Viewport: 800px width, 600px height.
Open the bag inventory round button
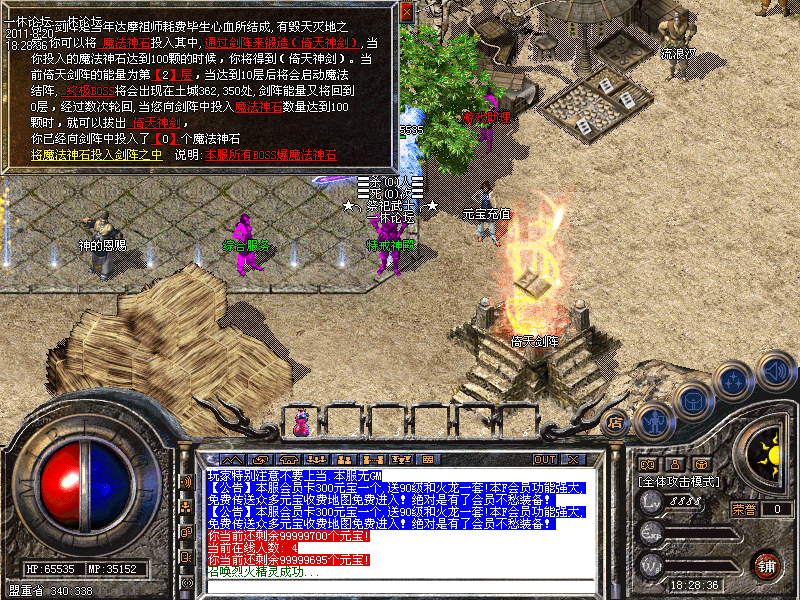pos(694,398)
